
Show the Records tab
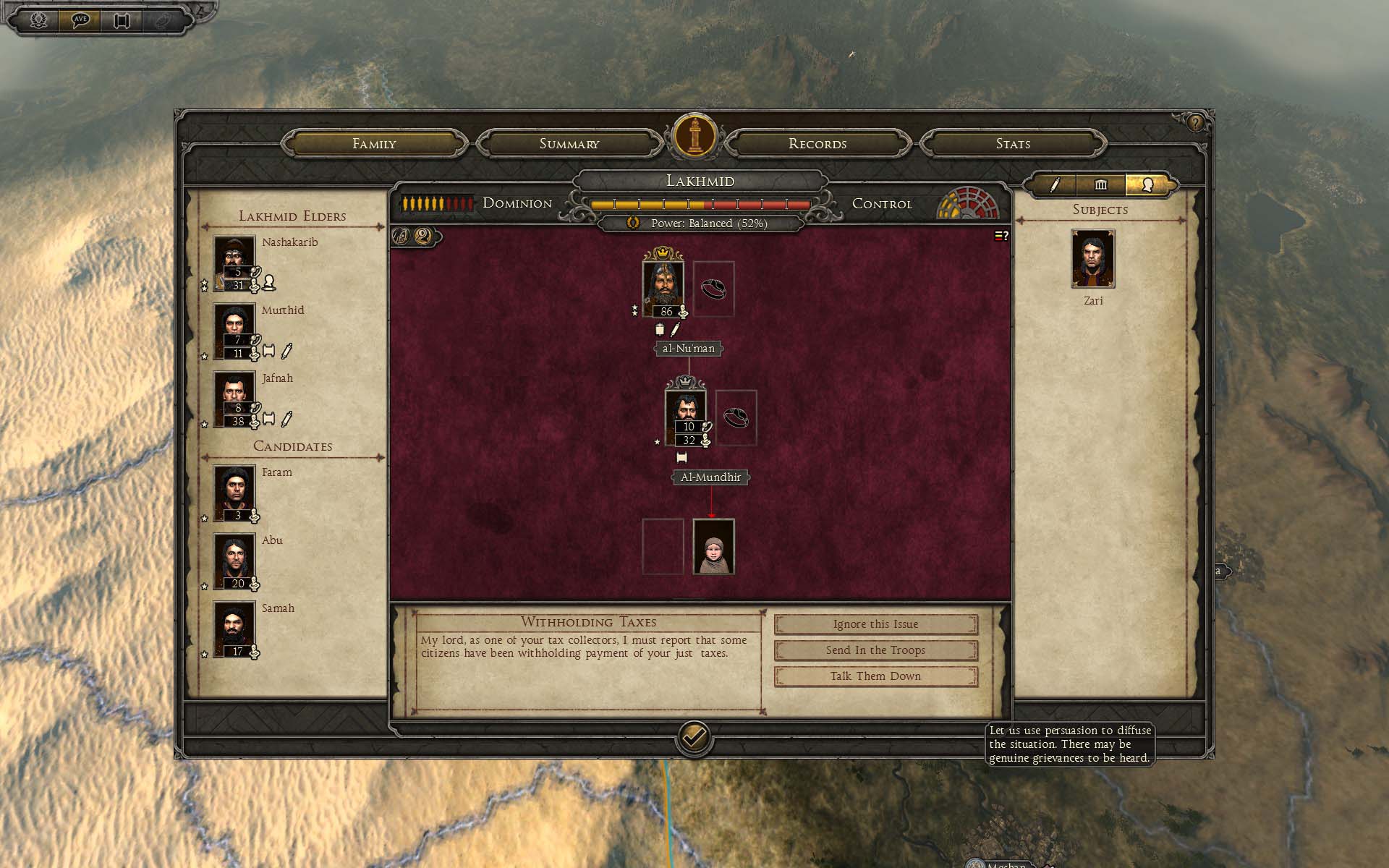click(x=817, y=143)
